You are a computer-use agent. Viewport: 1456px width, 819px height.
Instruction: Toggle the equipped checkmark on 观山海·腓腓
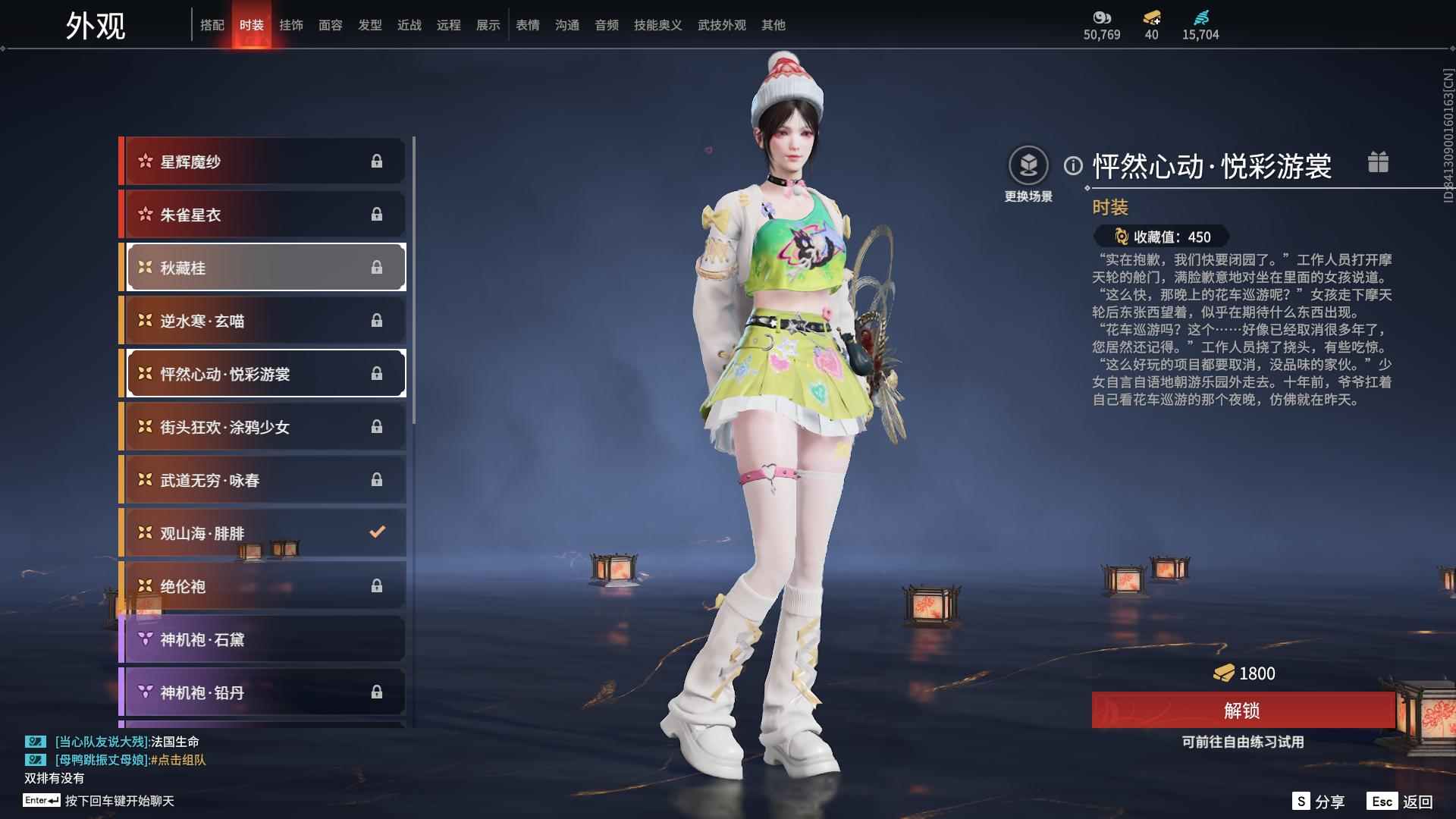coord(377,532)
